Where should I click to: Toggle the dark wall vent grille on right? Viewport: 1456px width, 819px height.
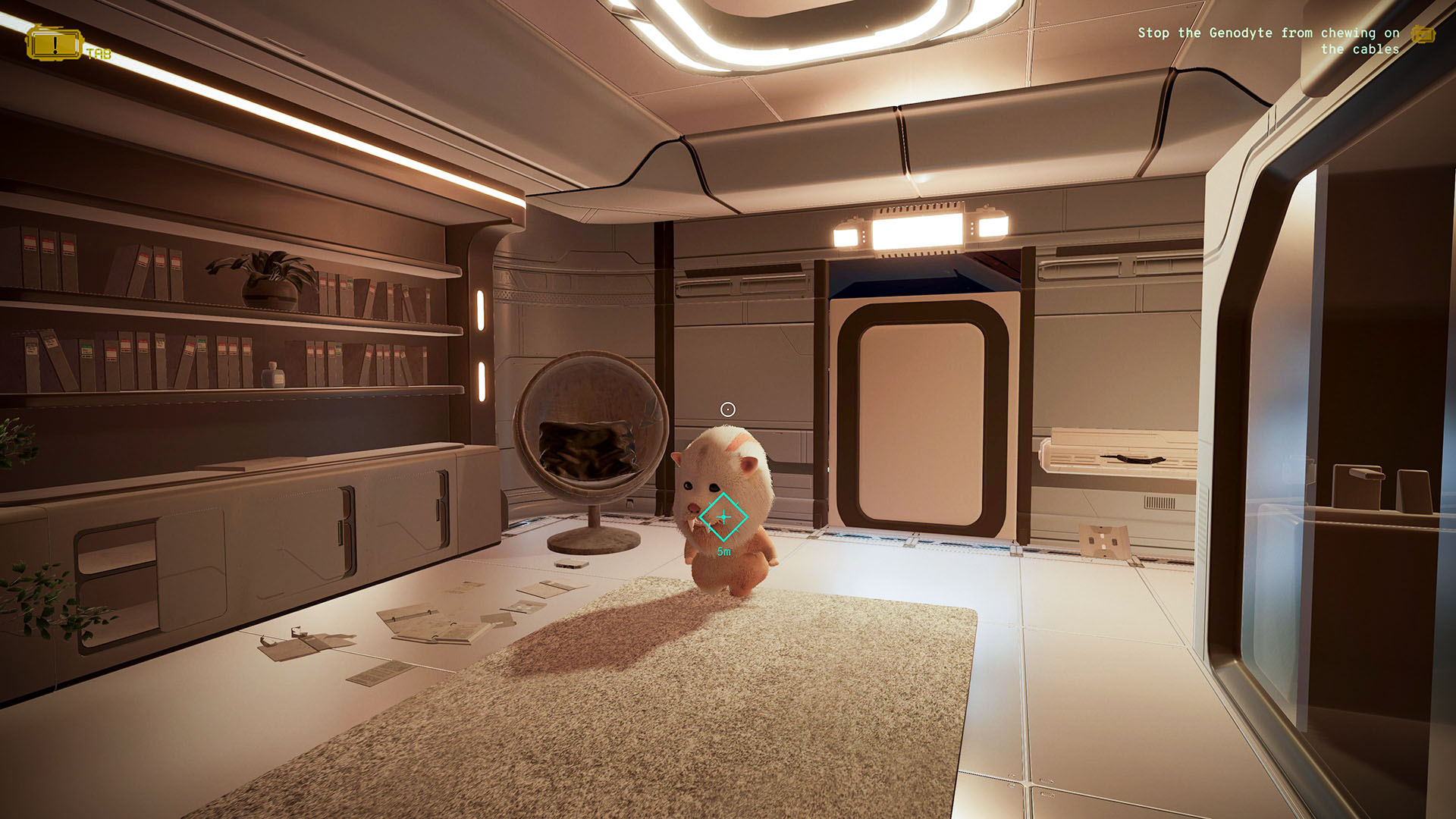[x=1159, y=500]
